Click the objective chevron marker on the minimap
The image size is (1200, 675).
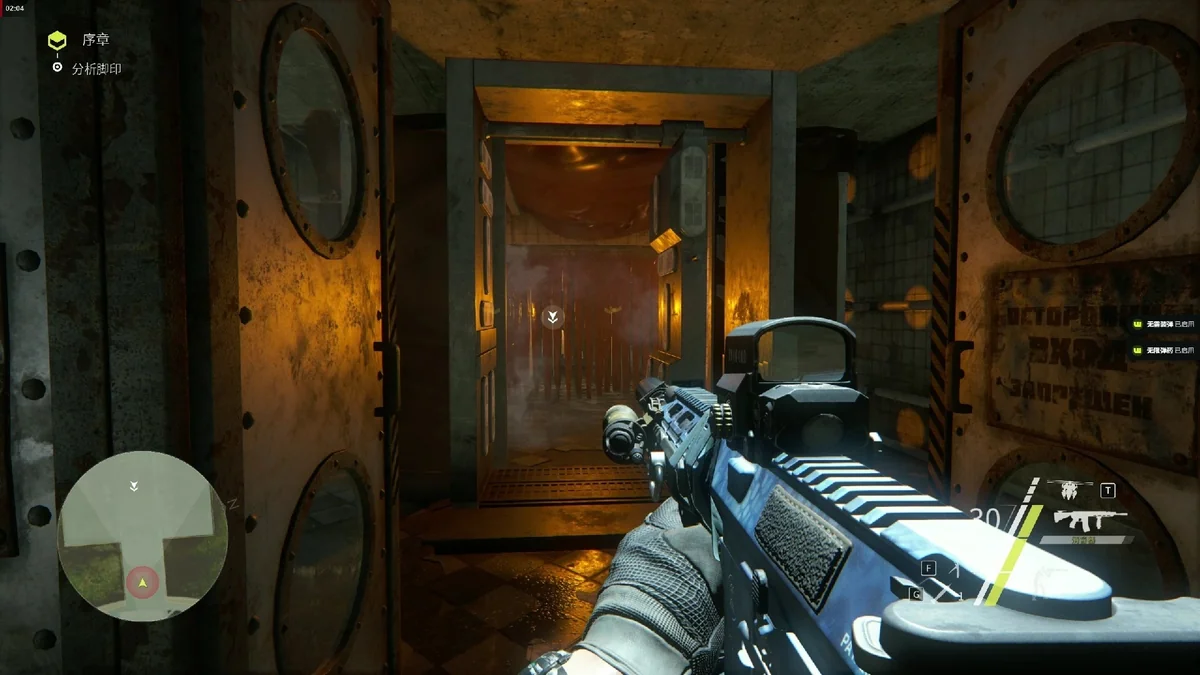pyautogui.click(x=134, y=486)
